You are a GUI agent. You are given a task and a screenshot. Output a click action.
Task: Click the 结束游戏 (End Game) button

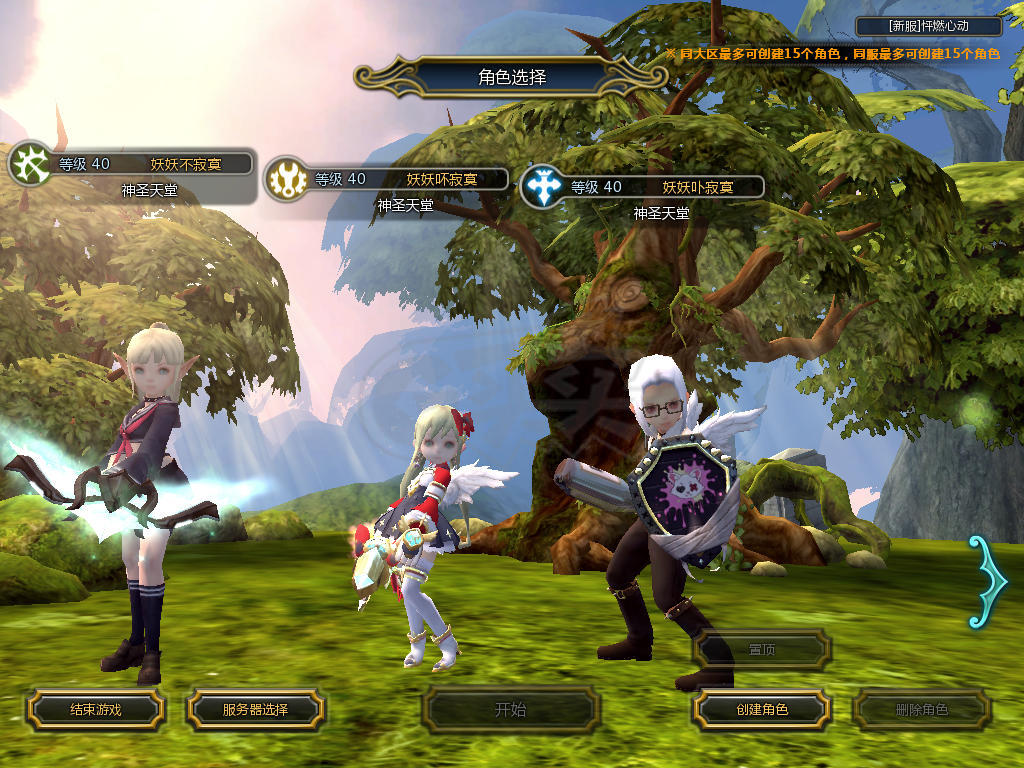pyautogui.click(x=95, y=710)
